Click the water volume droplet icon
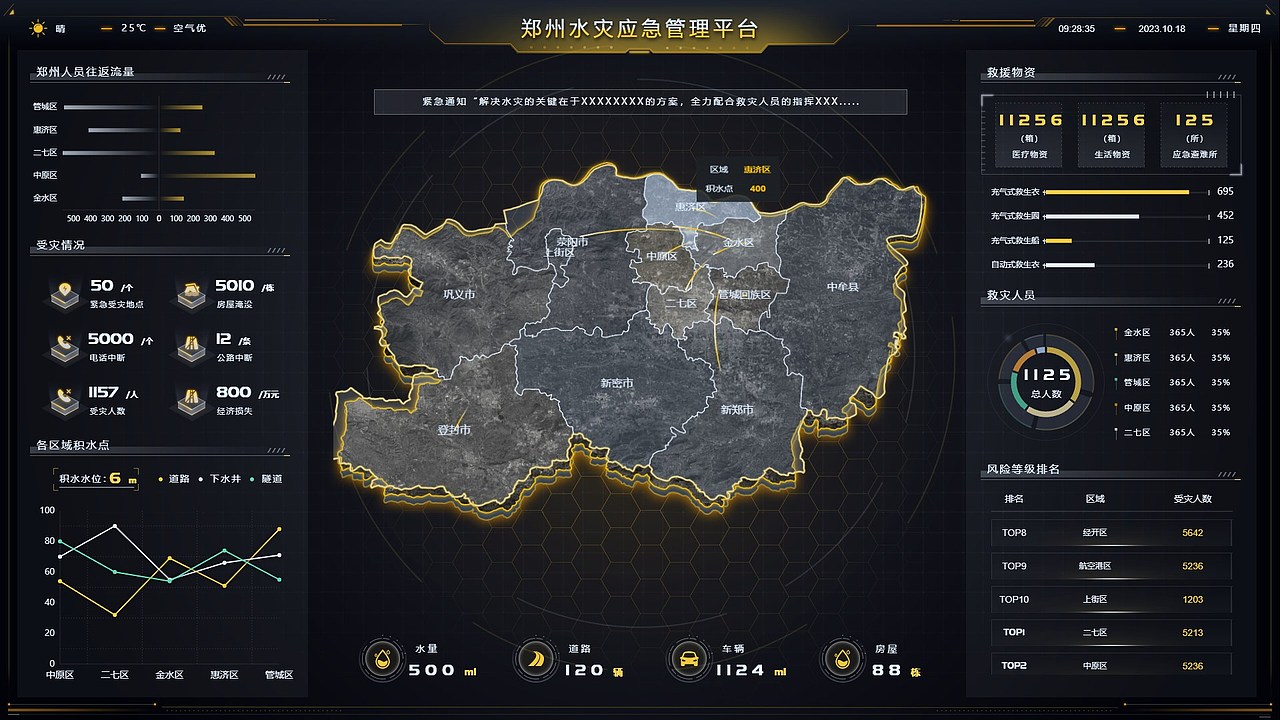Image resolution: width=1280 pixels, height=720 pixels. (x=382, y=659)
